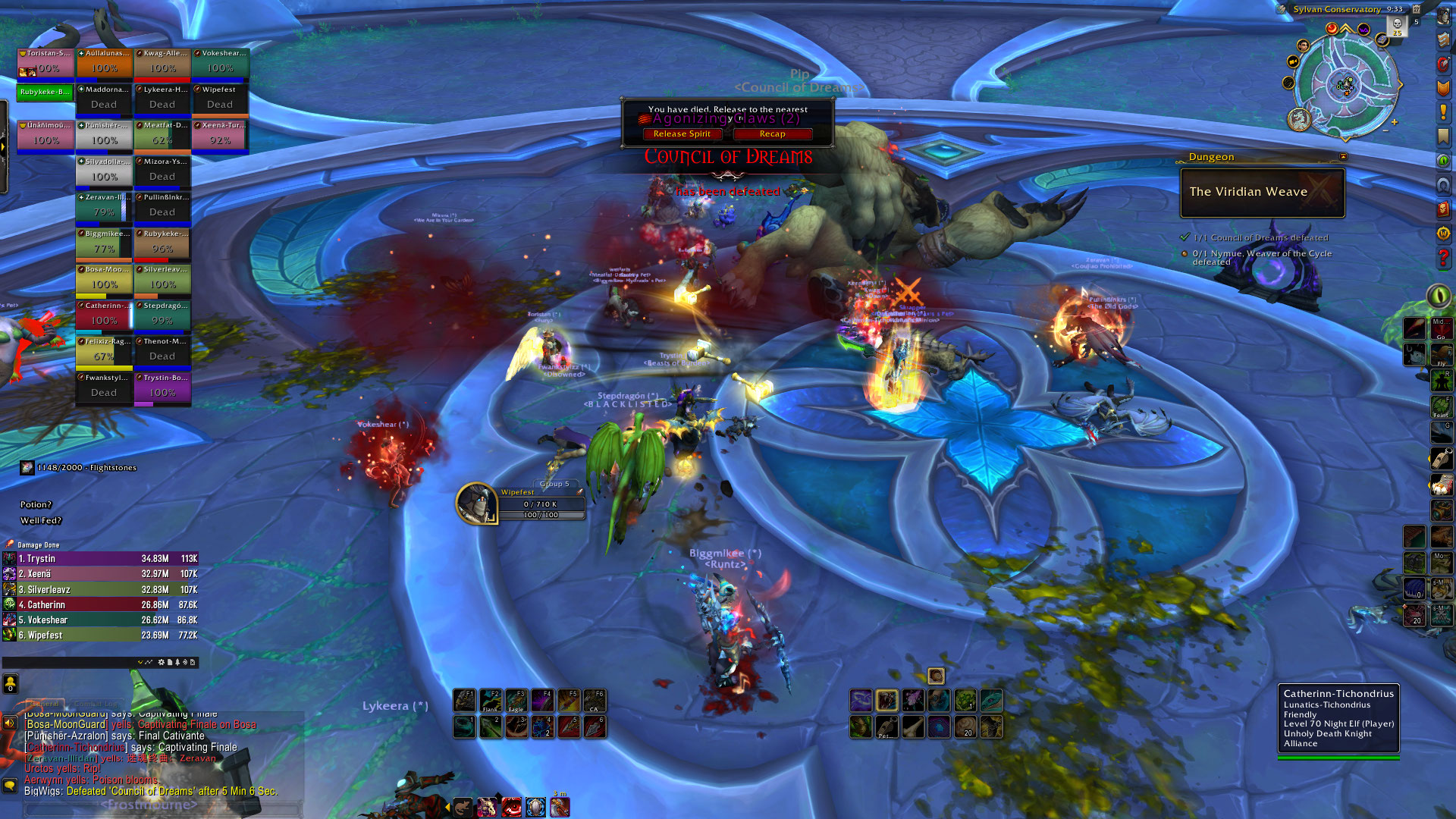Click the Release Spirit button
Viewport: 1456px width, 819px height.
[x=682, y=134]
